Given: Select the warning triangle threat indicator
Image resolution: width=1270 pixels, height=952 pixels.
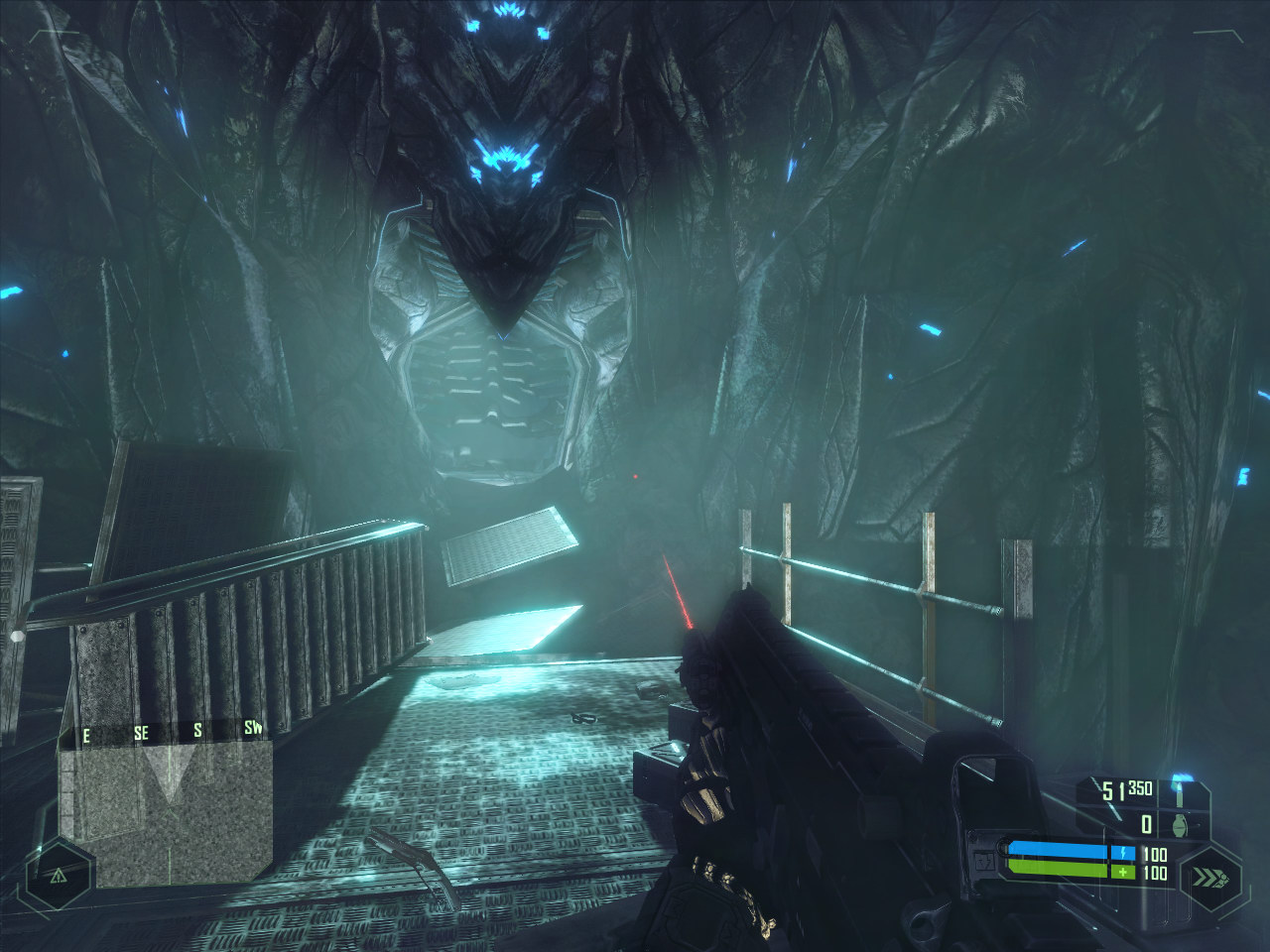Looking at the screenshot, I should pyautogui.click(x=58, y=875).
